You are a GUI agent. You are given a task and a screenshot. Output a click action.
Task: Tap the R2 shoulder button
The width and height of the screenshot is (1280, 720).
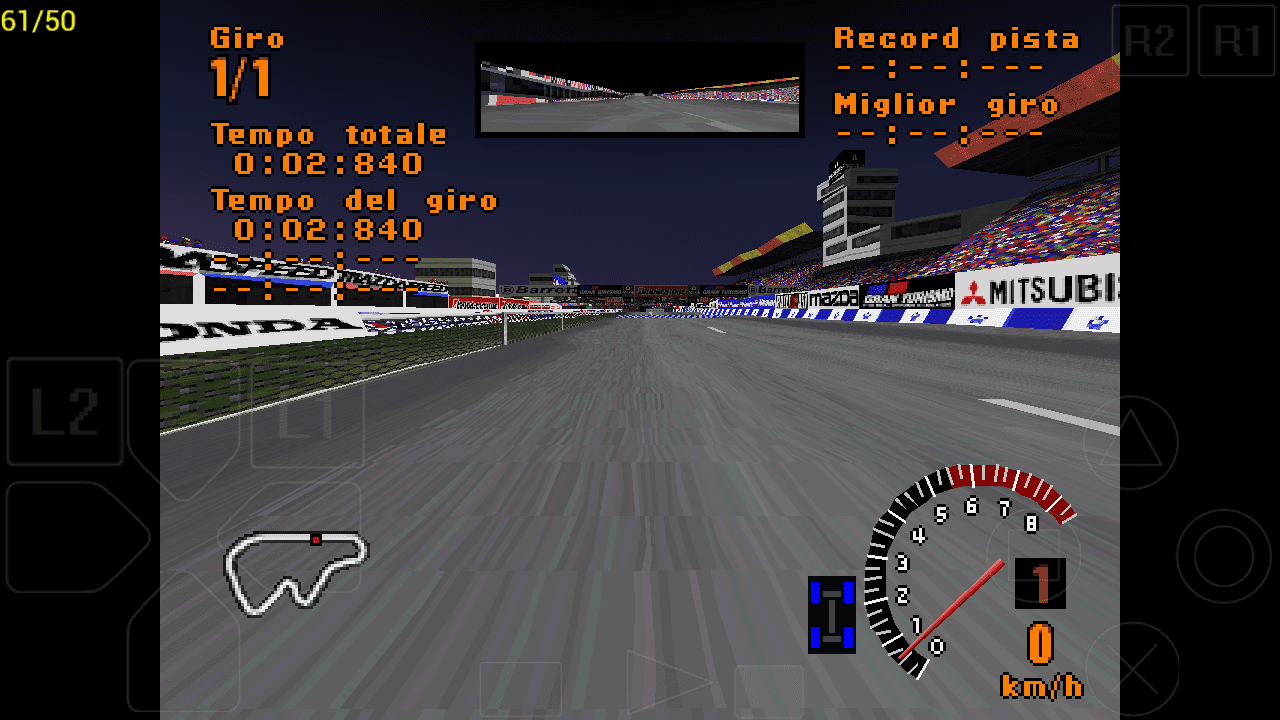pos(1152,40)
